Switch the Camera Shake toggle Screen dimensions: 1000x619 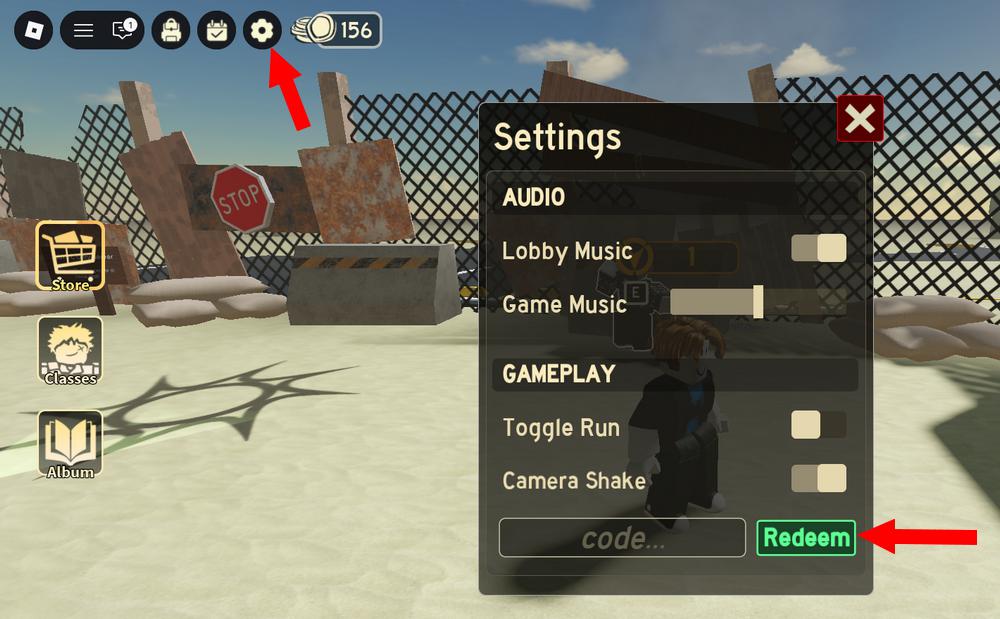(x=819, y=478)
